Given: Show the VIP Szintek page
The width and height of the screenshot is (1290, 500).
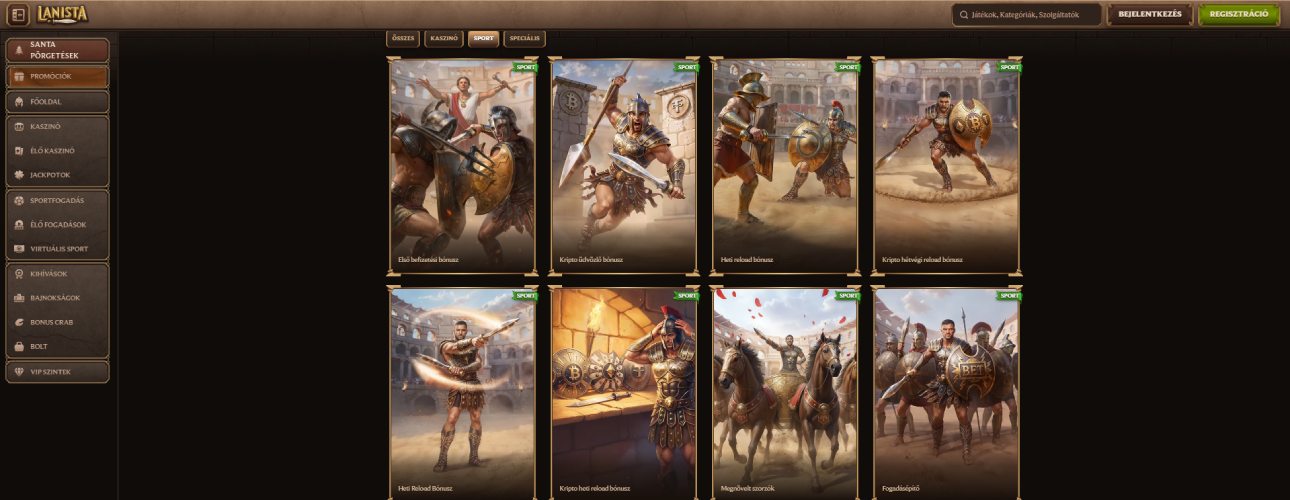Looking at the screenshot, I should [x=57, y=372].
